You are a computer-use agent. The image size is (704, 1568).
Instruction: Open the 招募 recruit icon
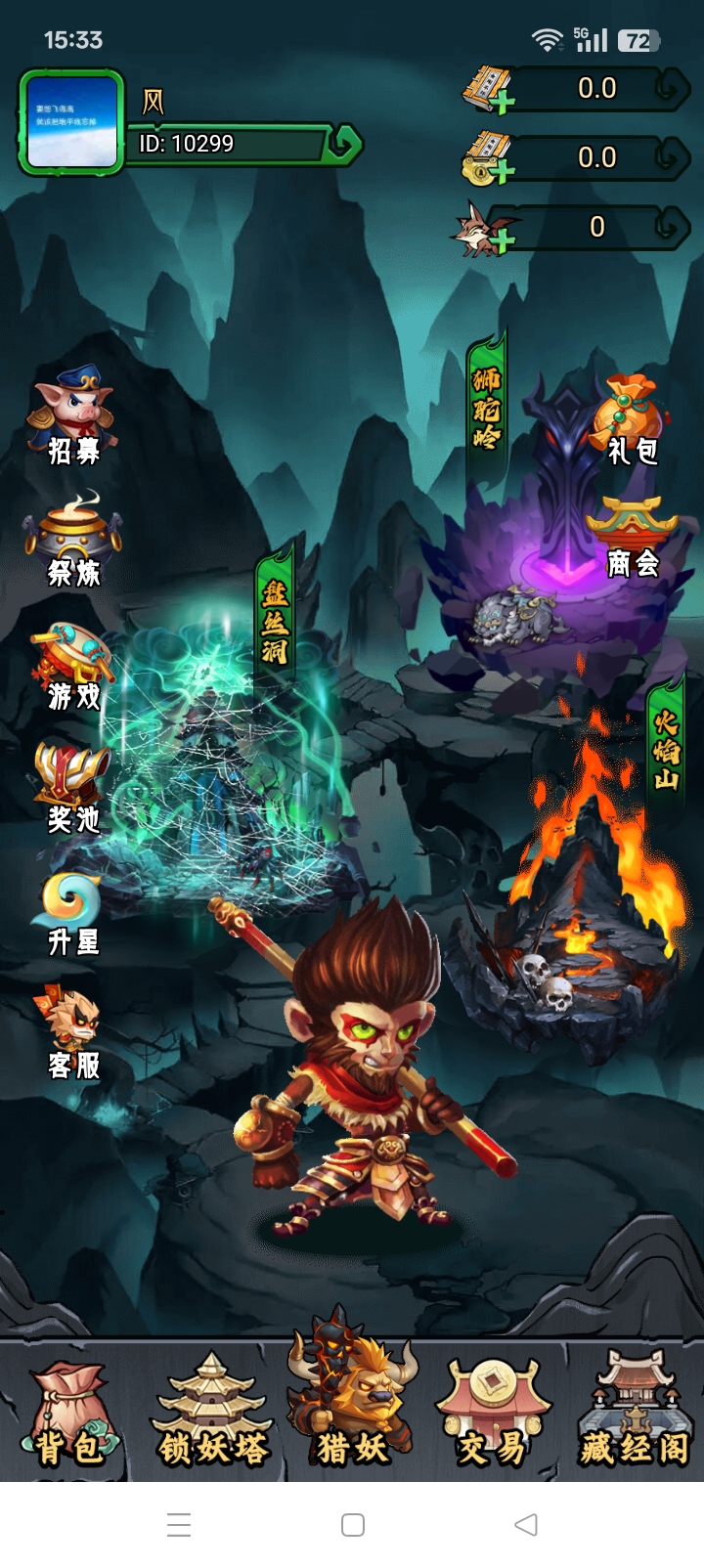pos(74,416)
